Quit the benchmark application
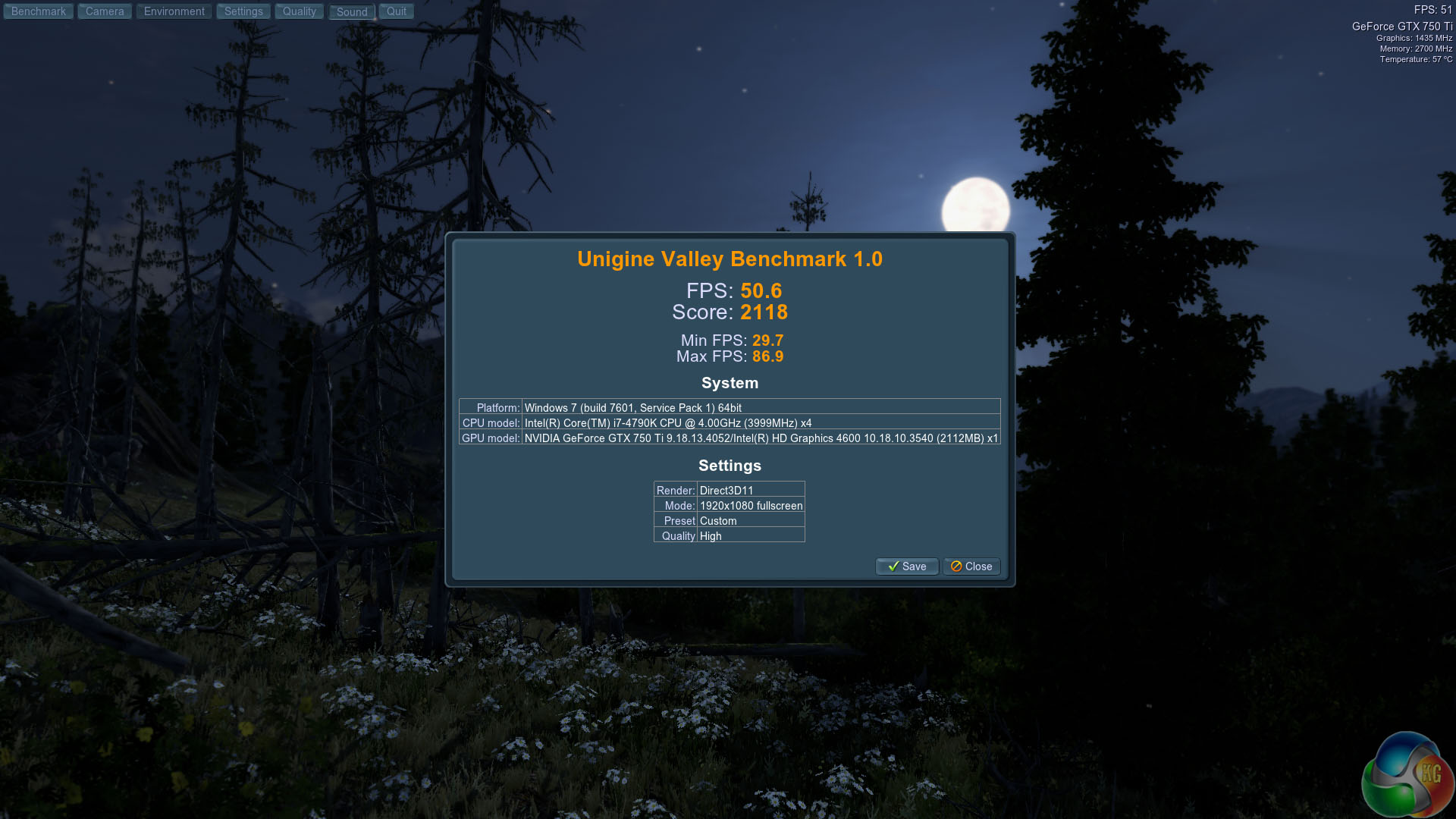The width and height of the screenshot is (1456, 819). [x=397, y=11]
